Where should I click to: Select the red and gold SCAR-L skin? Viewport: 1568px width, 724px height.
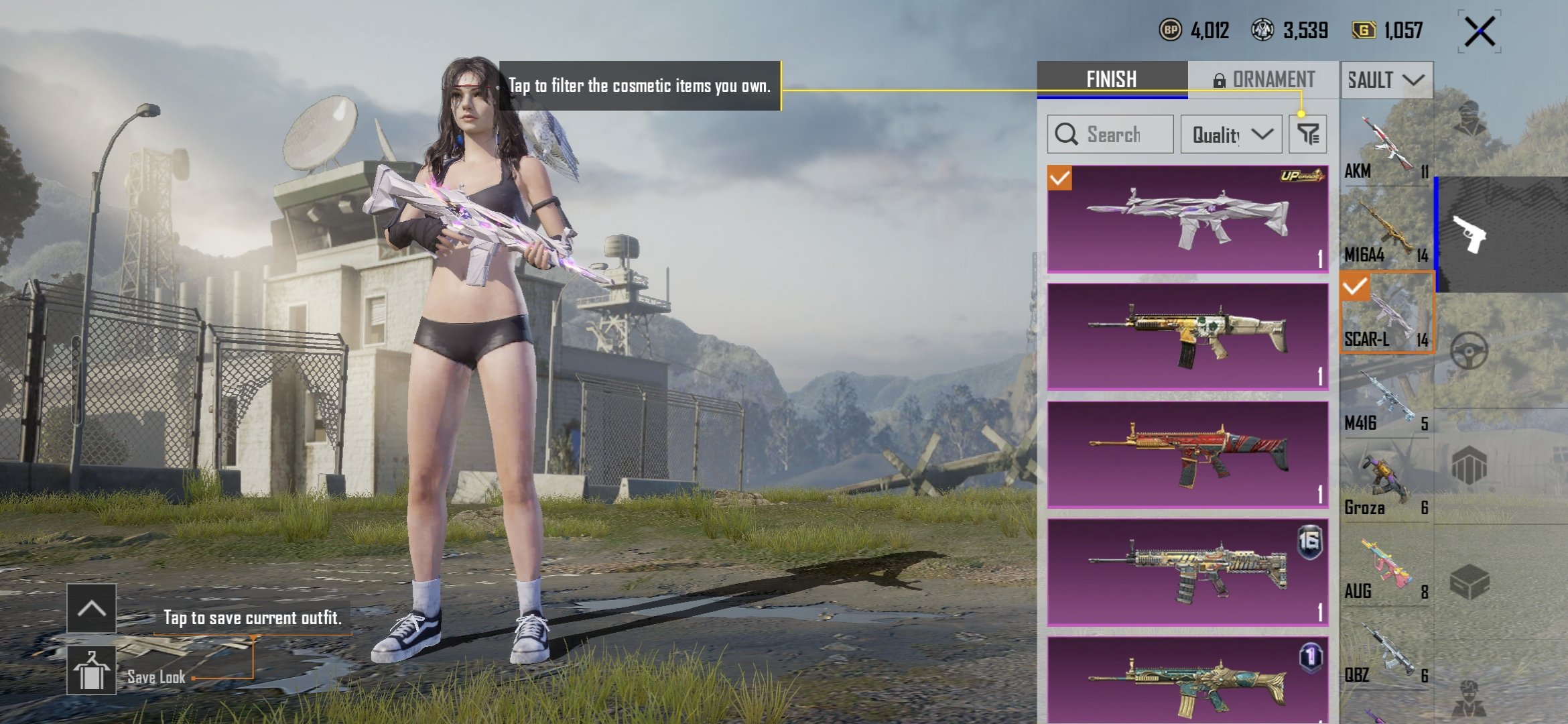(x=1187, y=455)
